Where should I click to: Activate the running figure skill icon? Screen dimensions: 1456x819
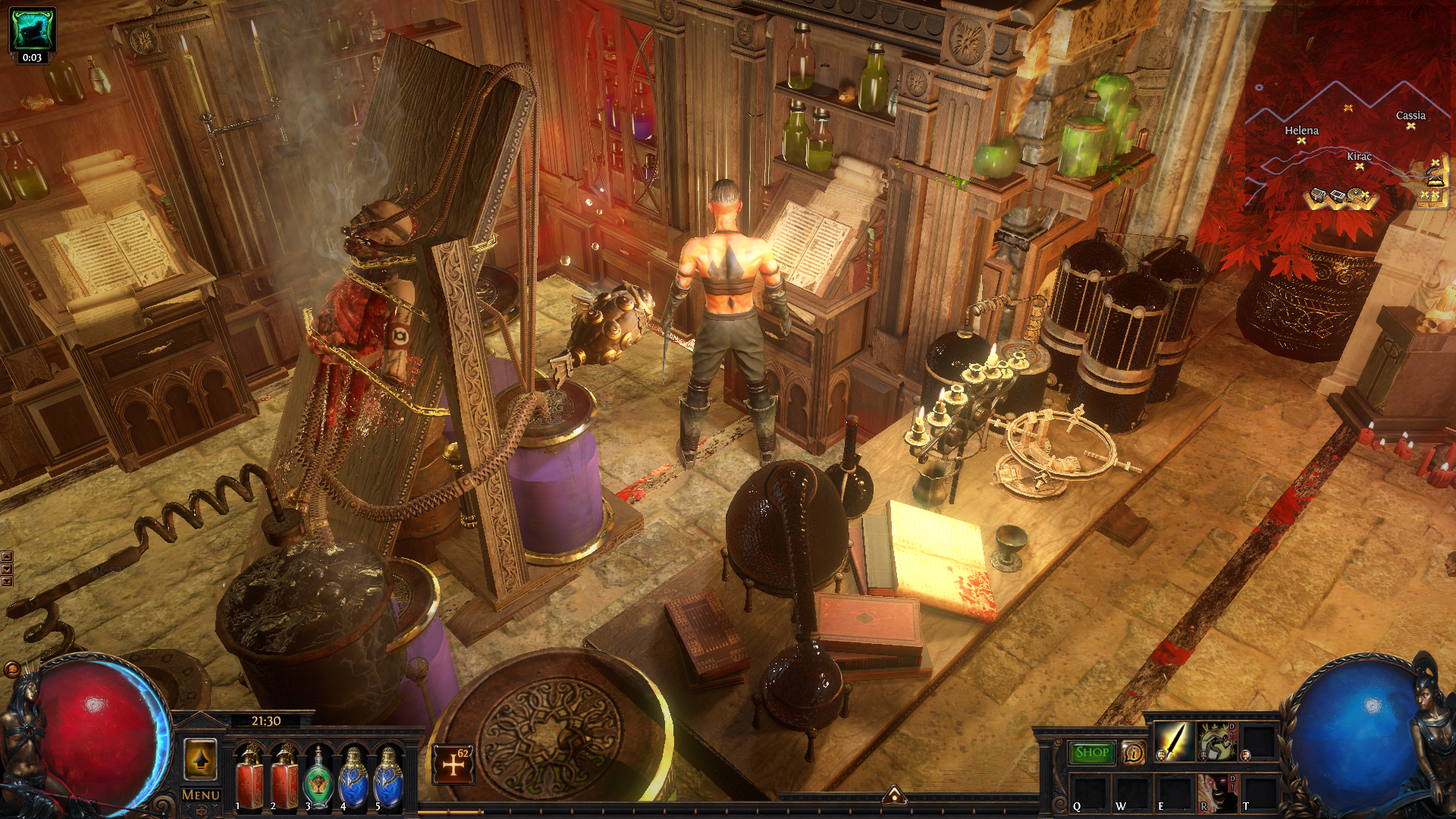1216,741
